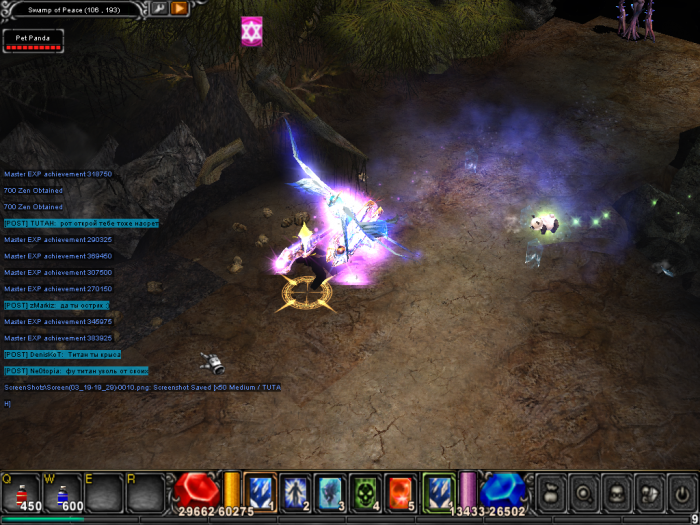Click the green-framed active skill icon
This screenshot has width=700, height=525.
[438, 490]
